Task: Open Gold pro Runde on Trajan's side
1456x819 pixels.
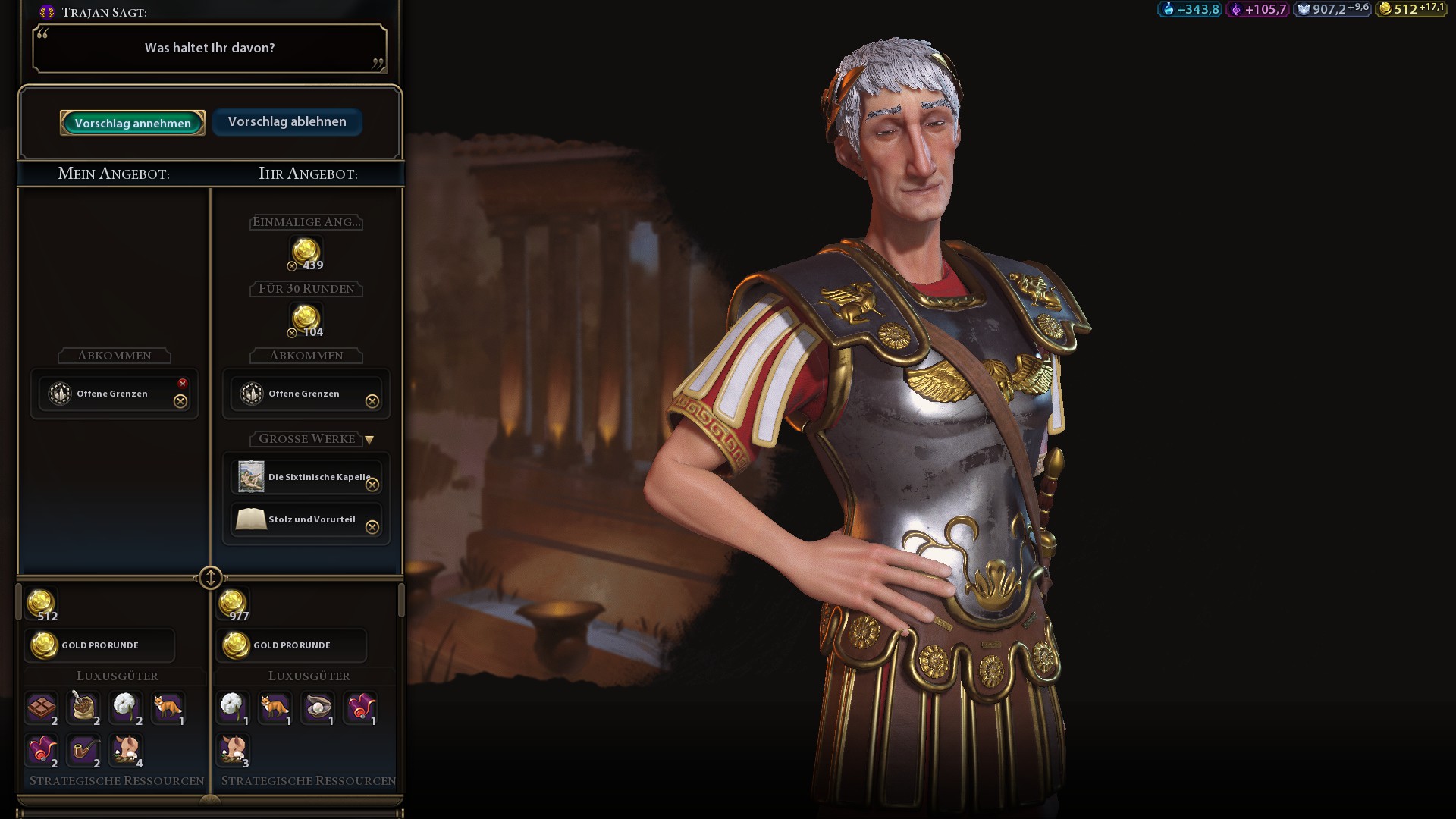Action: point(292,645)
